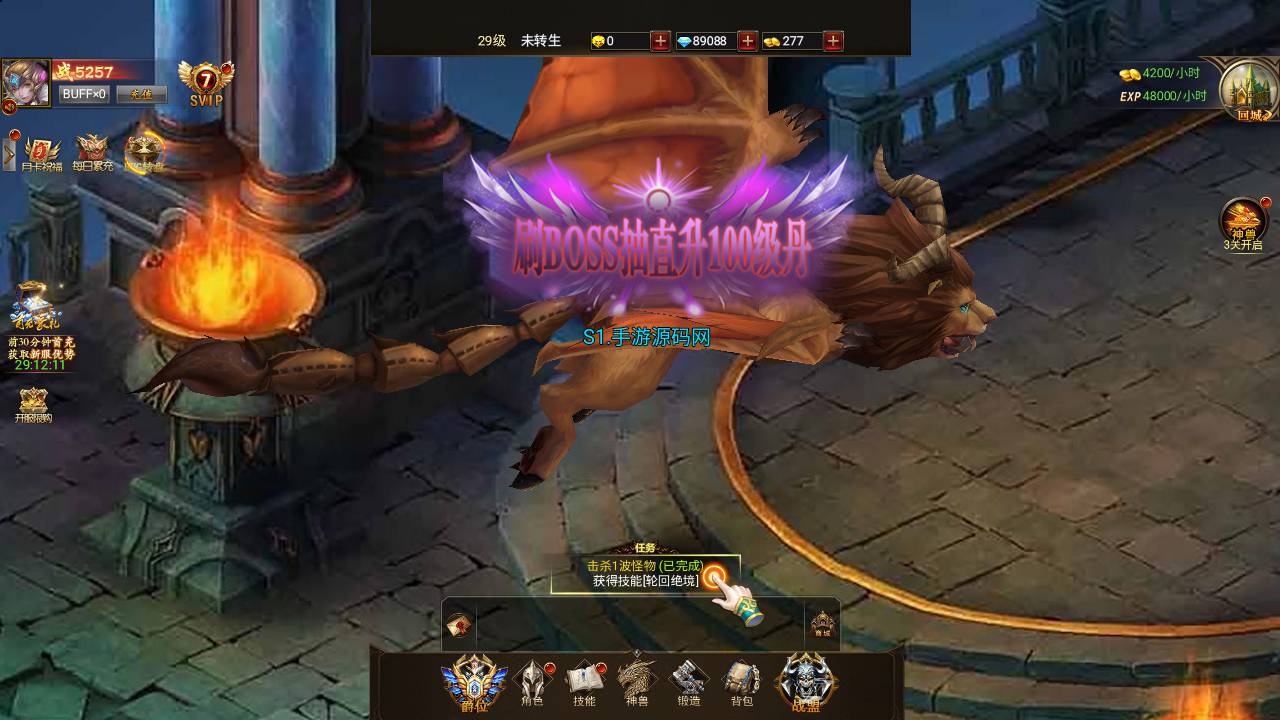This screenshot has width=1280, height=720.
Task: Claim the completed quest reward in task tracker
Action: (x=713, y=575)
